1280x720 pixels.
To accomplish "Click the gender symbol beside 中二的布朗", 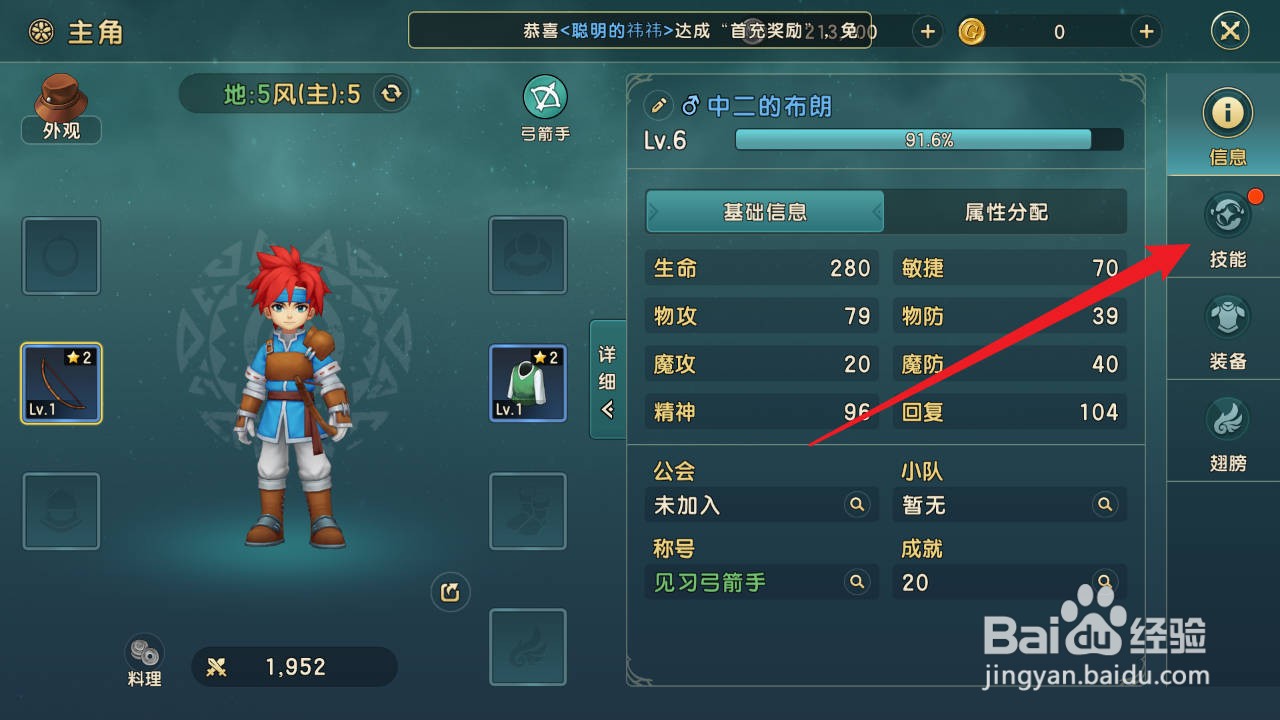I will click(692, 104).
